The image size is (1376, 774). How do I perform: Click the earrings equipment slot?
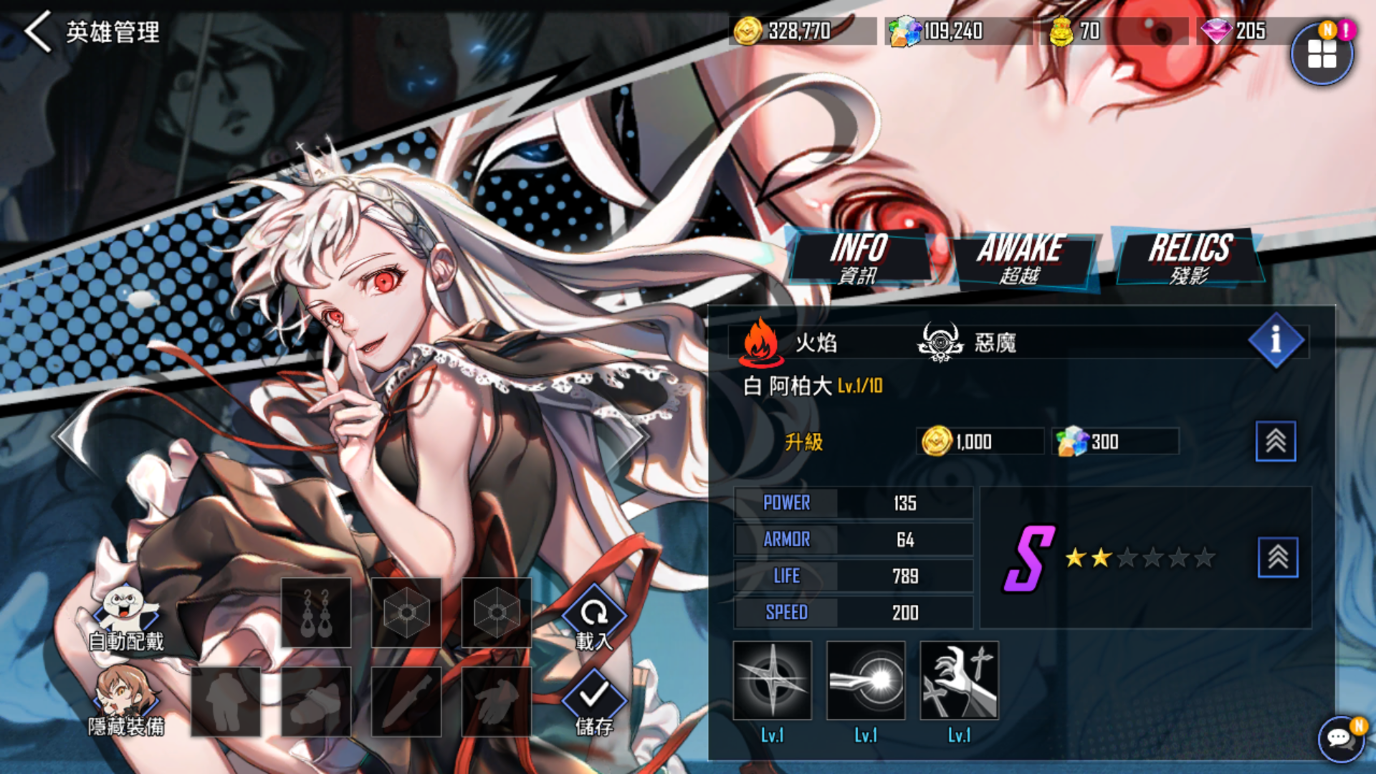point(316,612)
